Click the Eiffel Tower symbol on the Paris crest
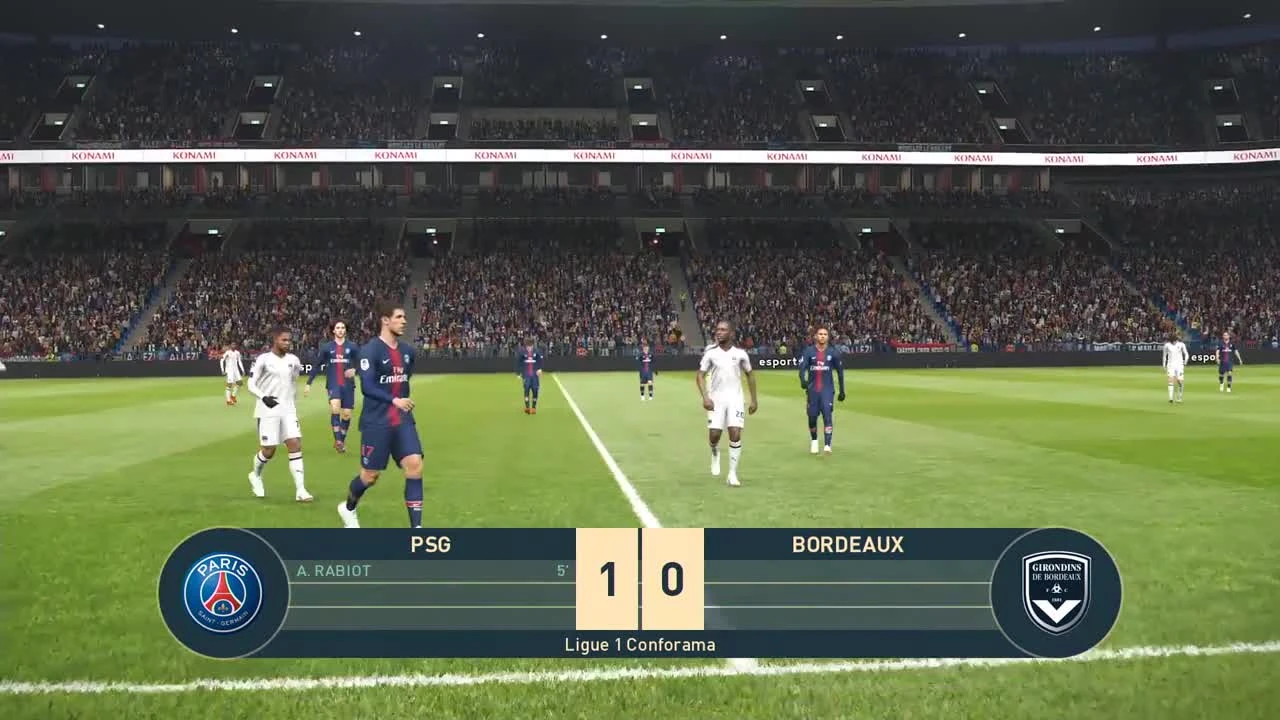This screenshot has height=720, width=1280. 221,595
